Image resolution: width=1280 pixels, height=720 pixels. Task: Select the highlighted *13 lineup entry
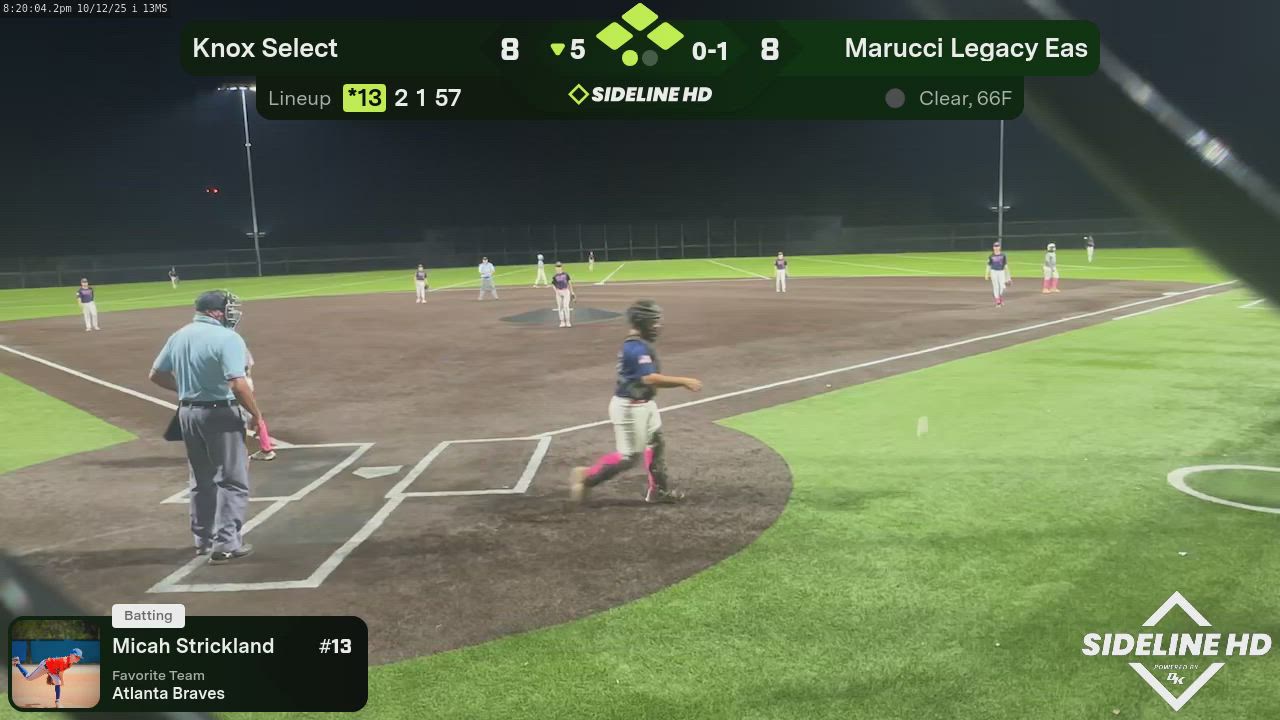pos(364,98)
